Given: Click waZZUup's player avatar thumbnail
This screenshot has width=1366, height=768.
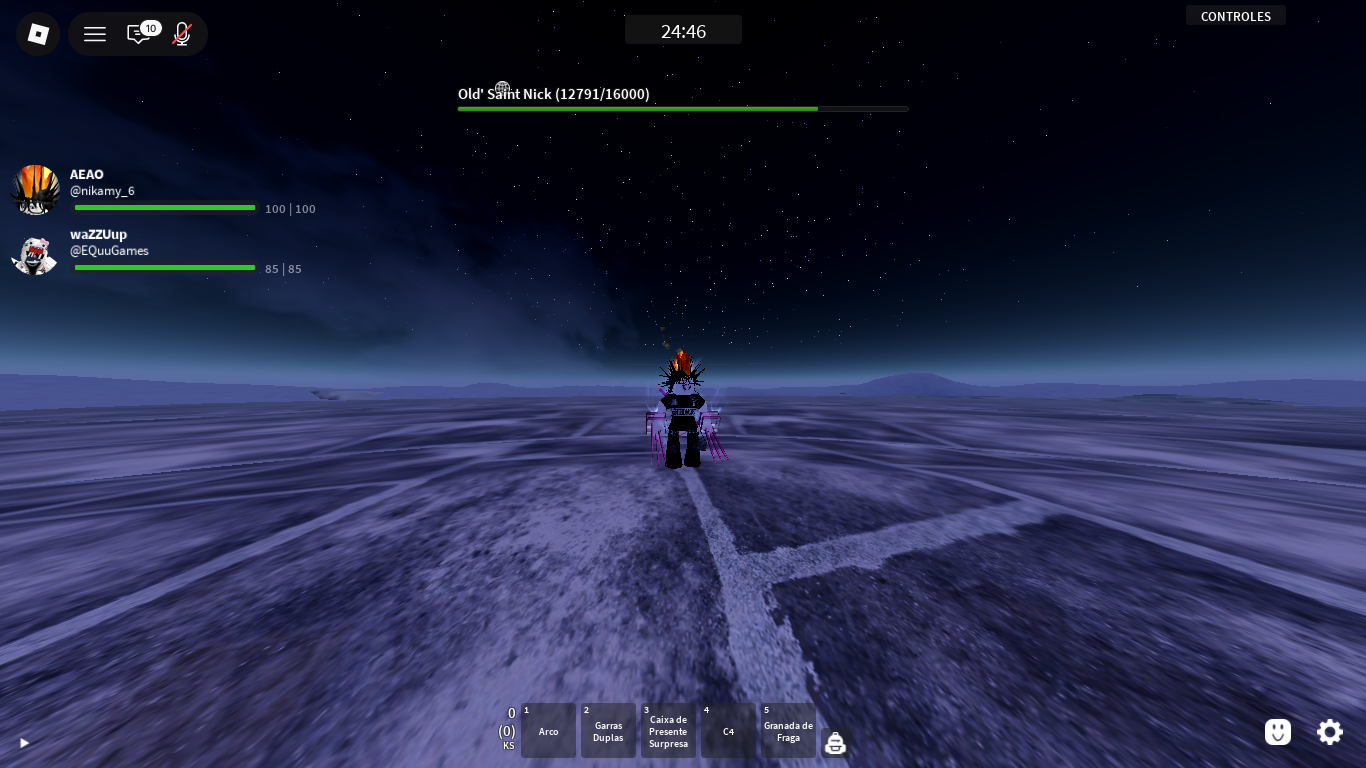Looking at the screenshot, I should pos(35,256).
